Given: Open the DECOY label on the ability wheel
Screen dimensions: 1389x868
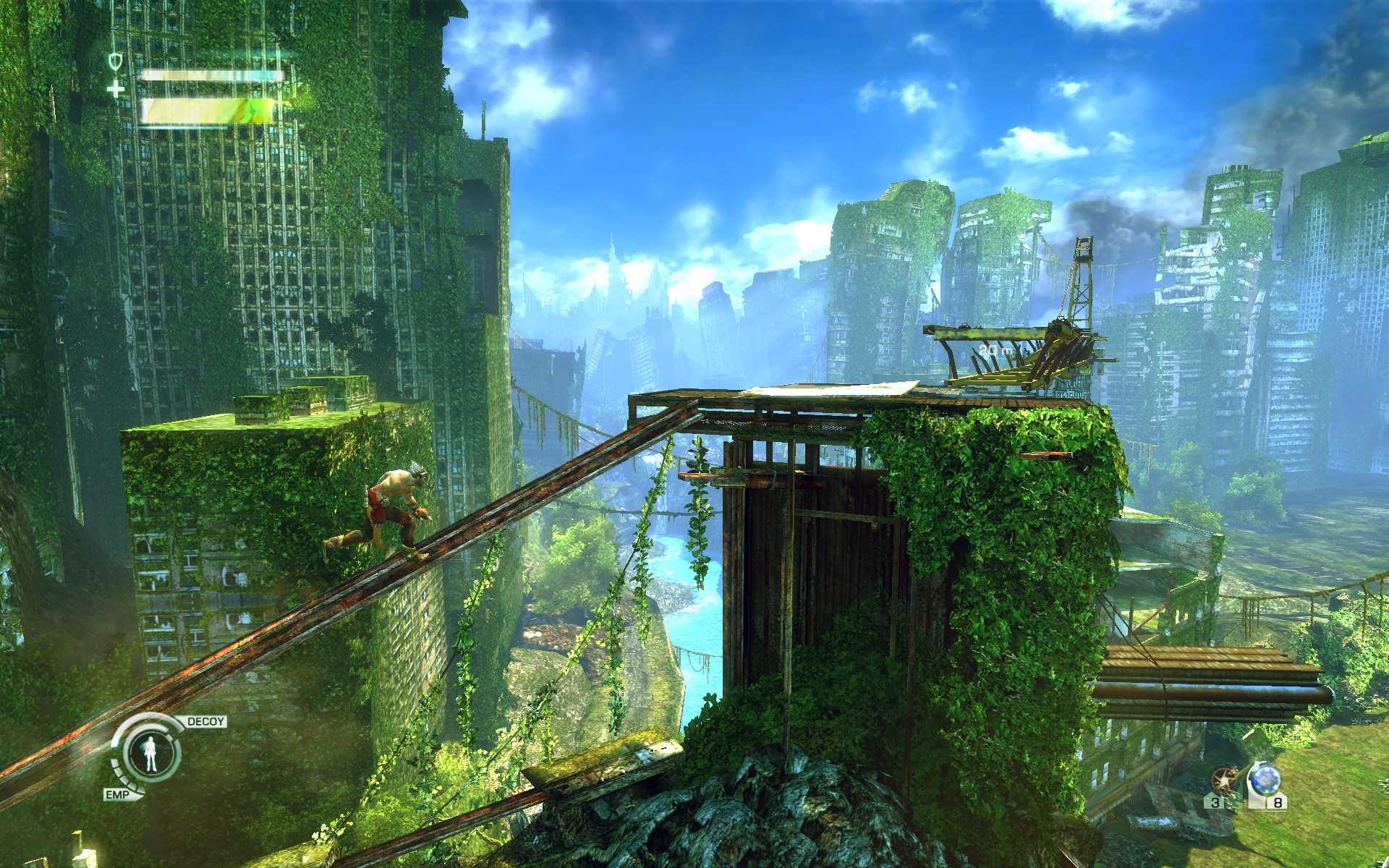Looking at the screenshot, I should click(x=204, y=721).
